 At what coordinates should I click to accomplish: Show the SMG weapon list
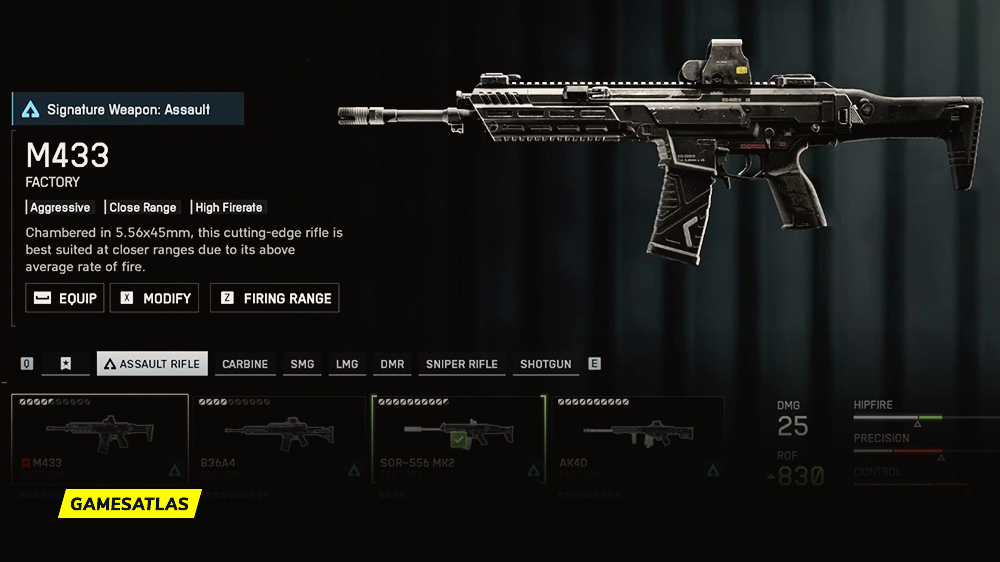[x=302, y=364]
